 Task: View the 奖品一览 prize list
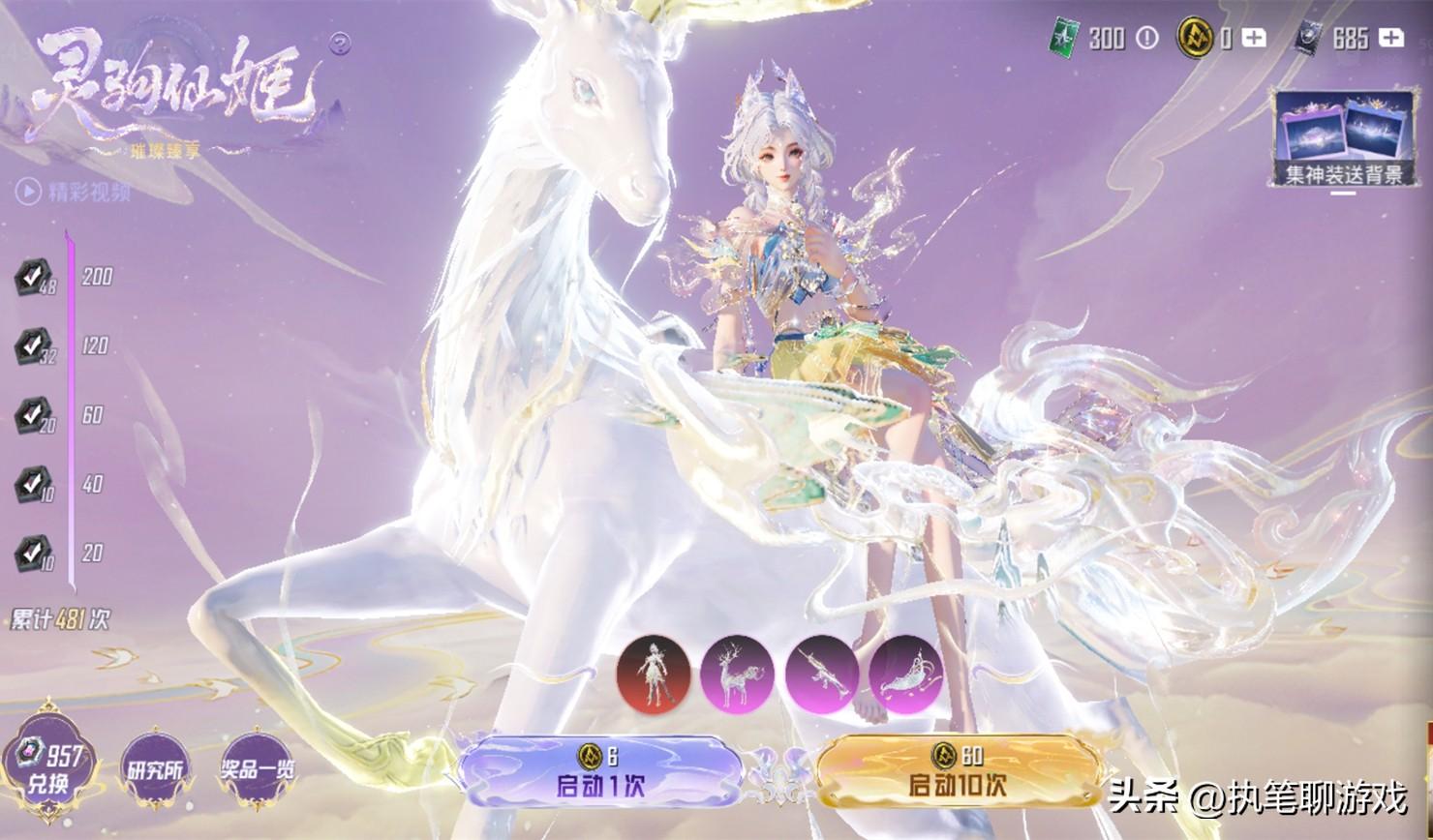258,770
